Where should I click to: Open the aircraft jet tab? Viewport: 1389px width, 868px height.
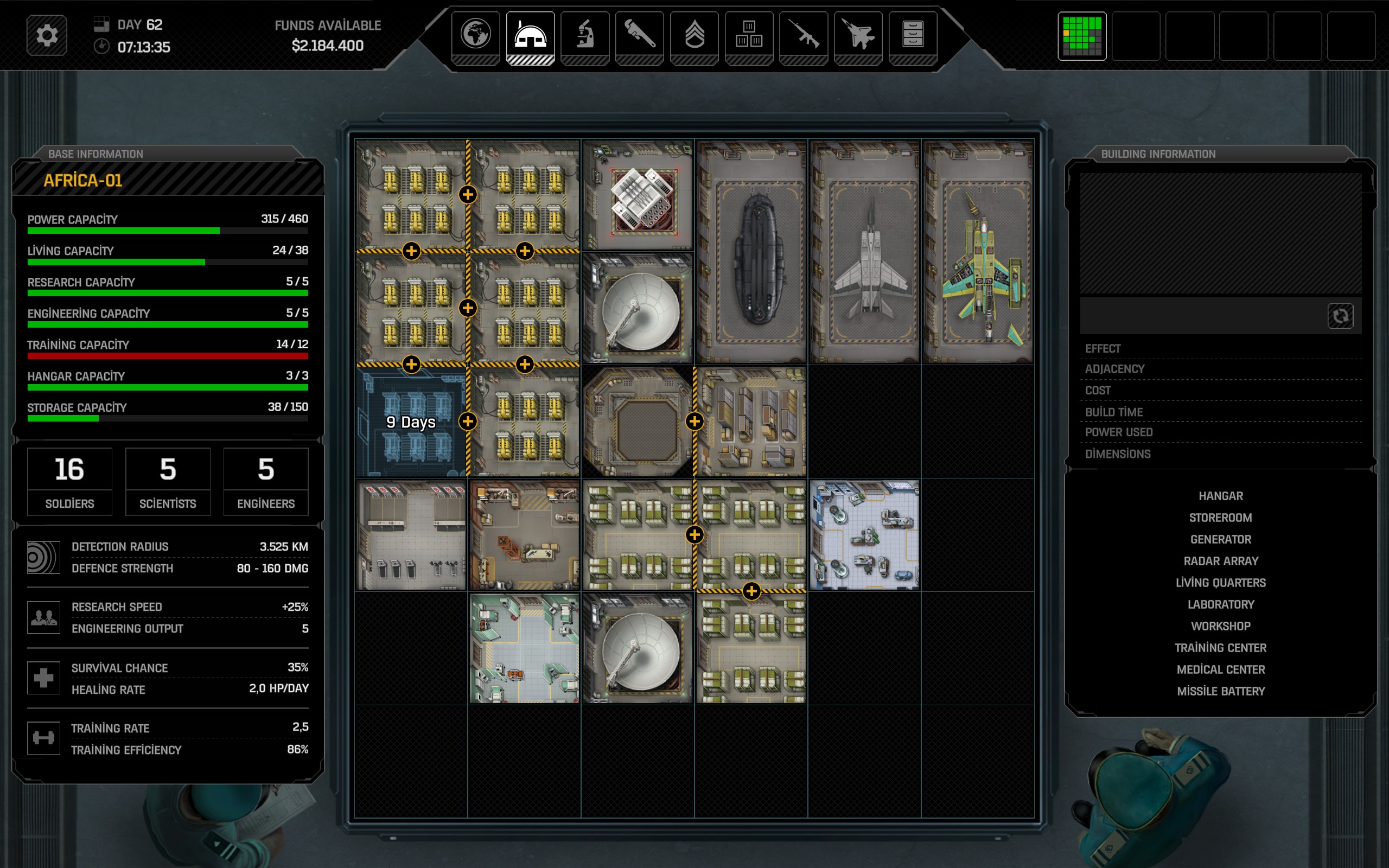858,35
